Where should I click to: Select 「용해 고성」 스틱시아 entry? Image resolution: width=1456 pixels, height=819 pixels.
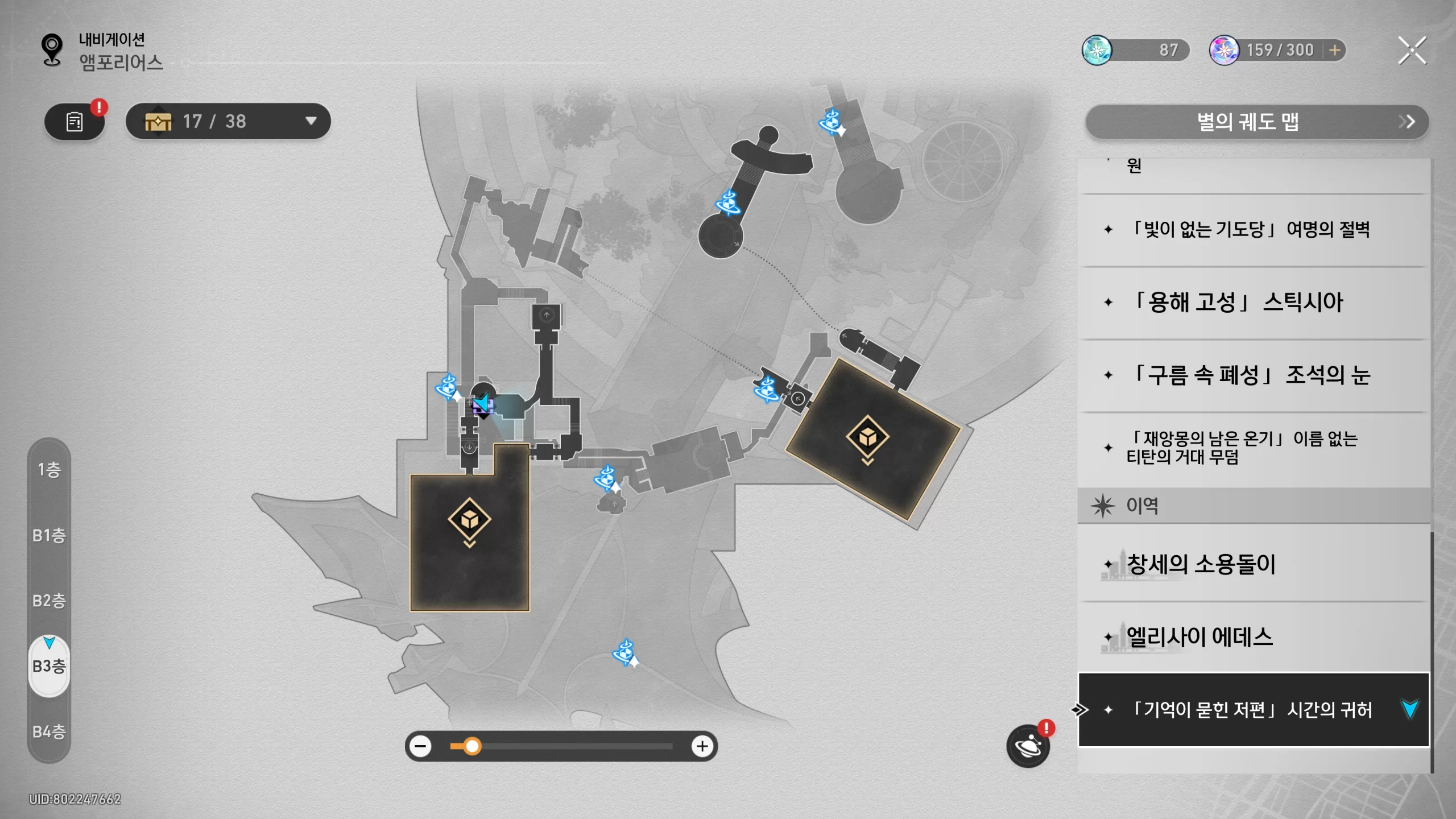[1251, 303]
